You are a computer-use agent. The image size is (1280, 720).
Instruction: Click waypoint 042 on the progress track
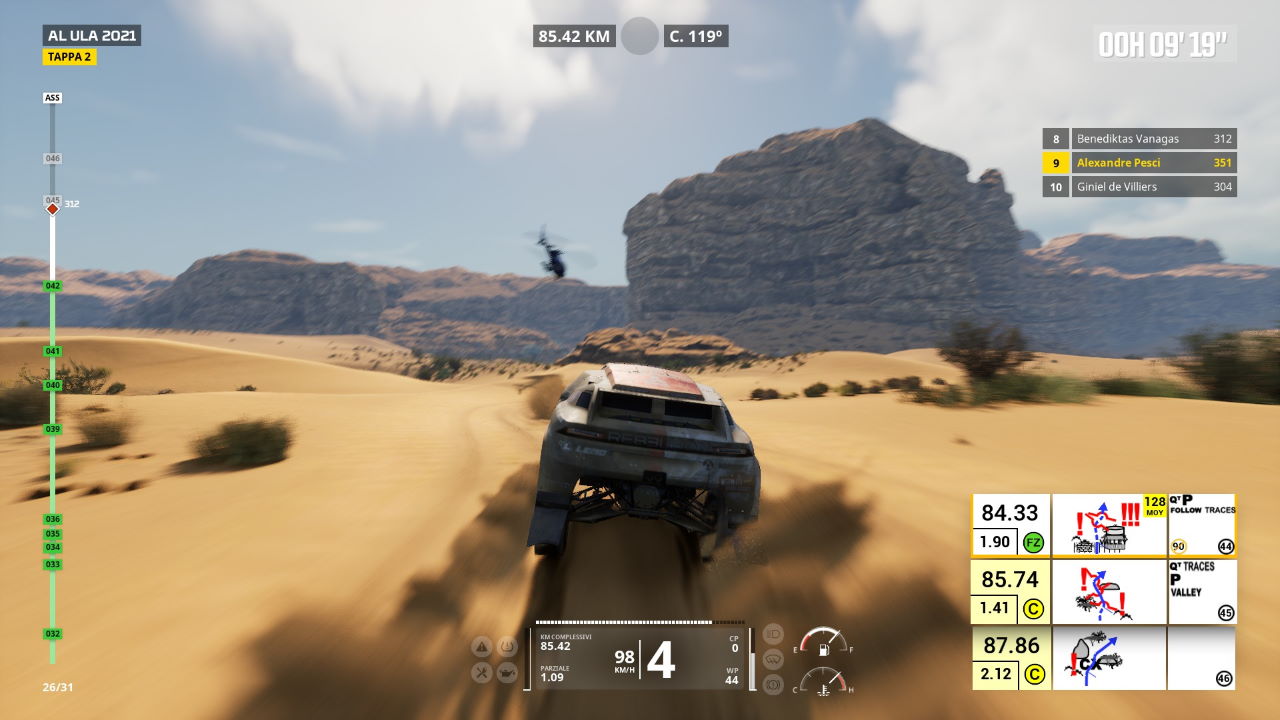pyautogui.click(x=53, y=286)
